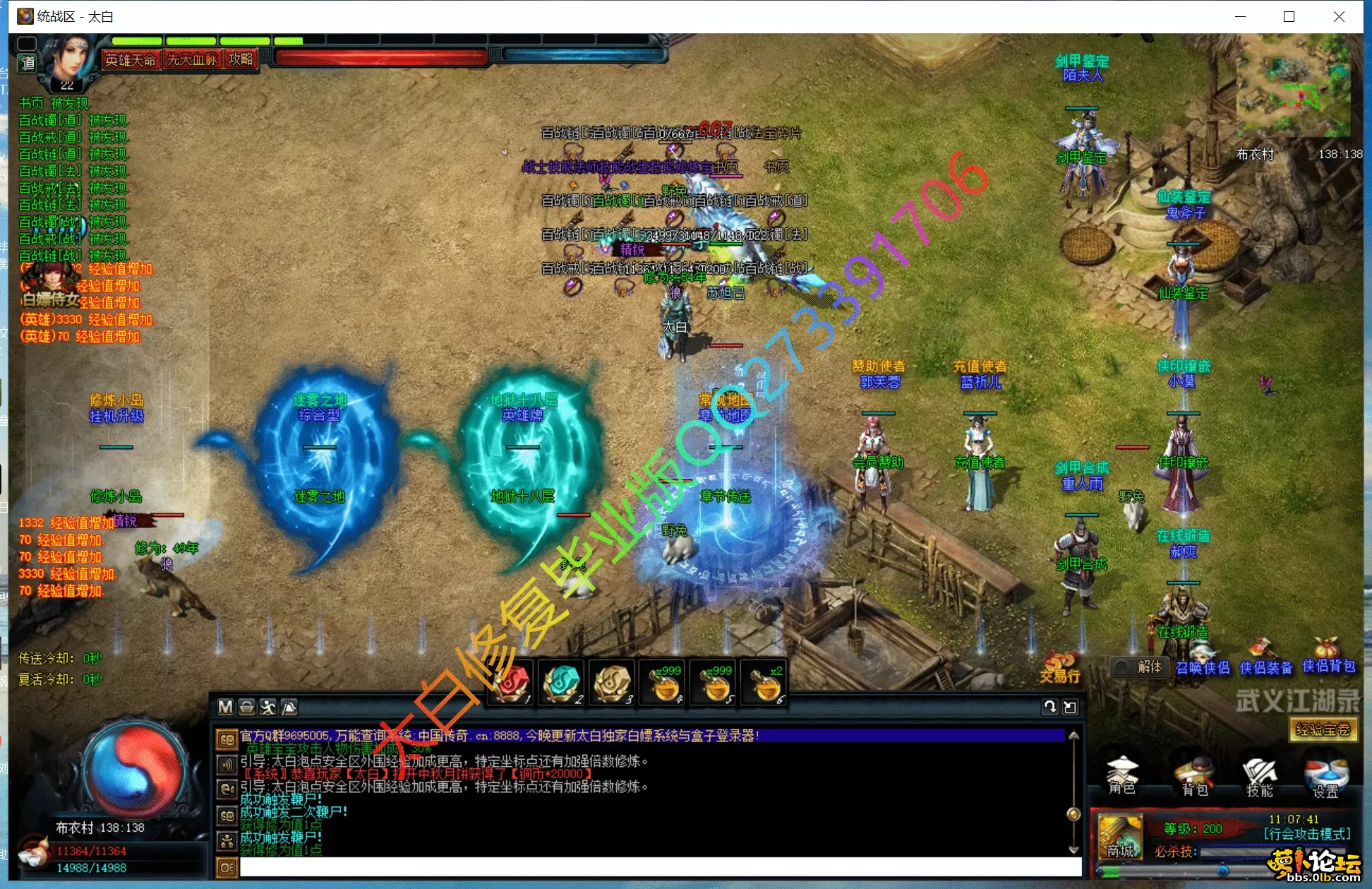Open the 角色 character sheet
This screenshot has width=1372, height=889.
click(x=1121, y=775)
